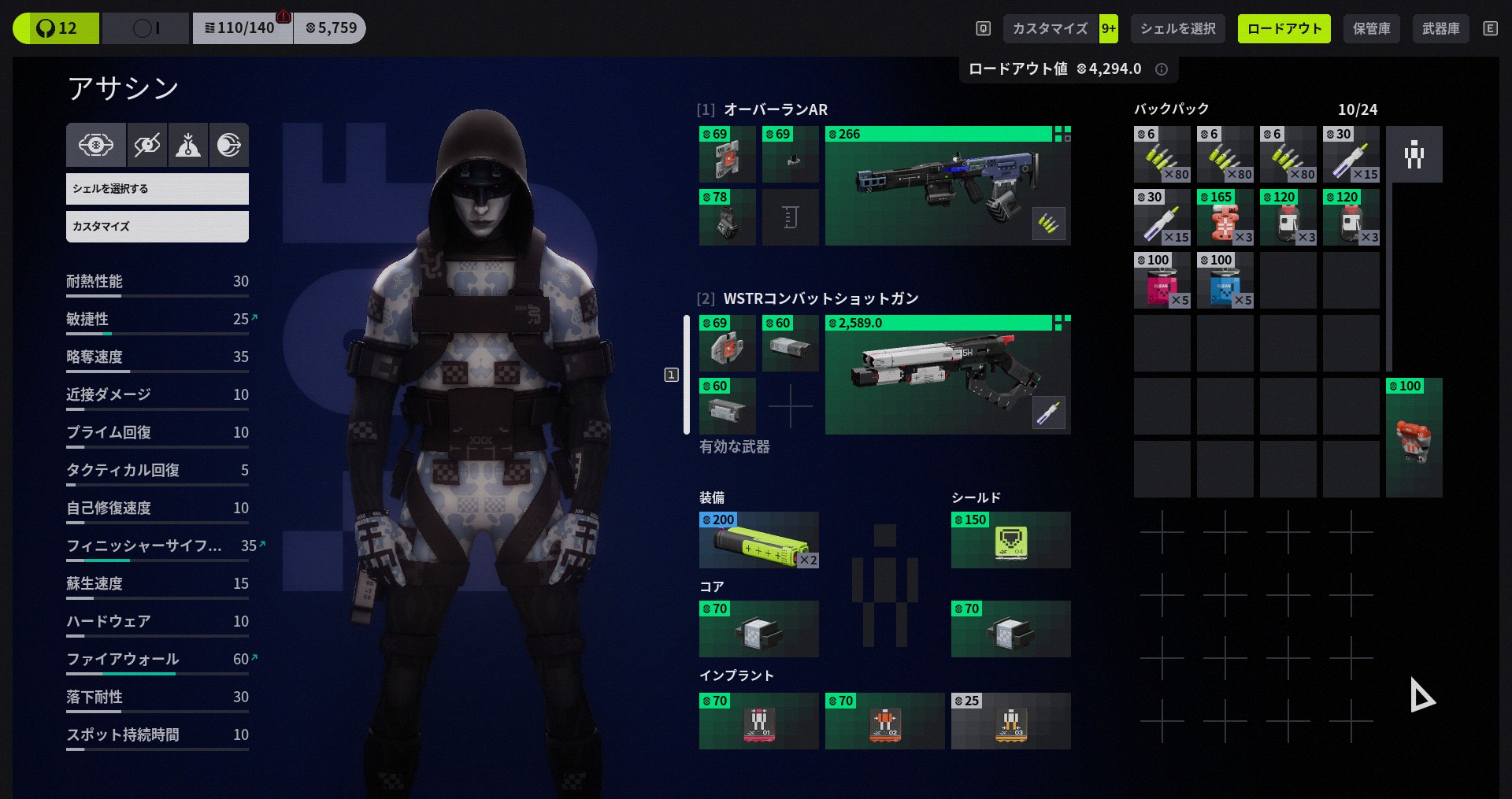Select the shield slot valued 150
The image size is (1512, 799).
(x=1010, y=541)
